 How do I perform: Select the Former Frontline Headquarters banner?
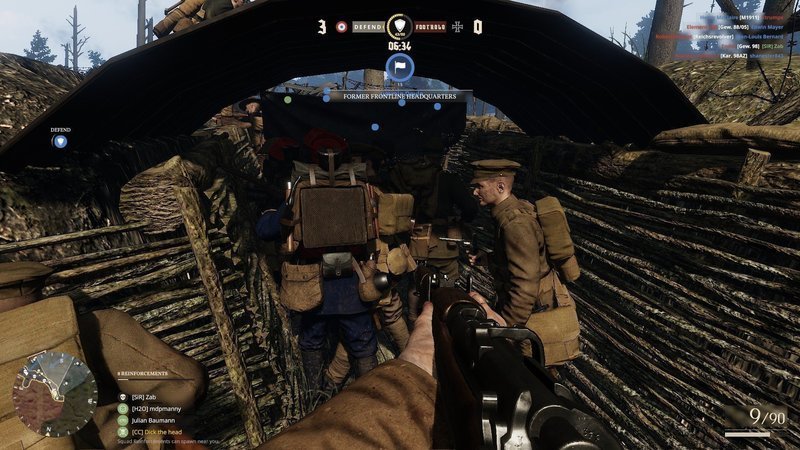click(x=400, y=97)
